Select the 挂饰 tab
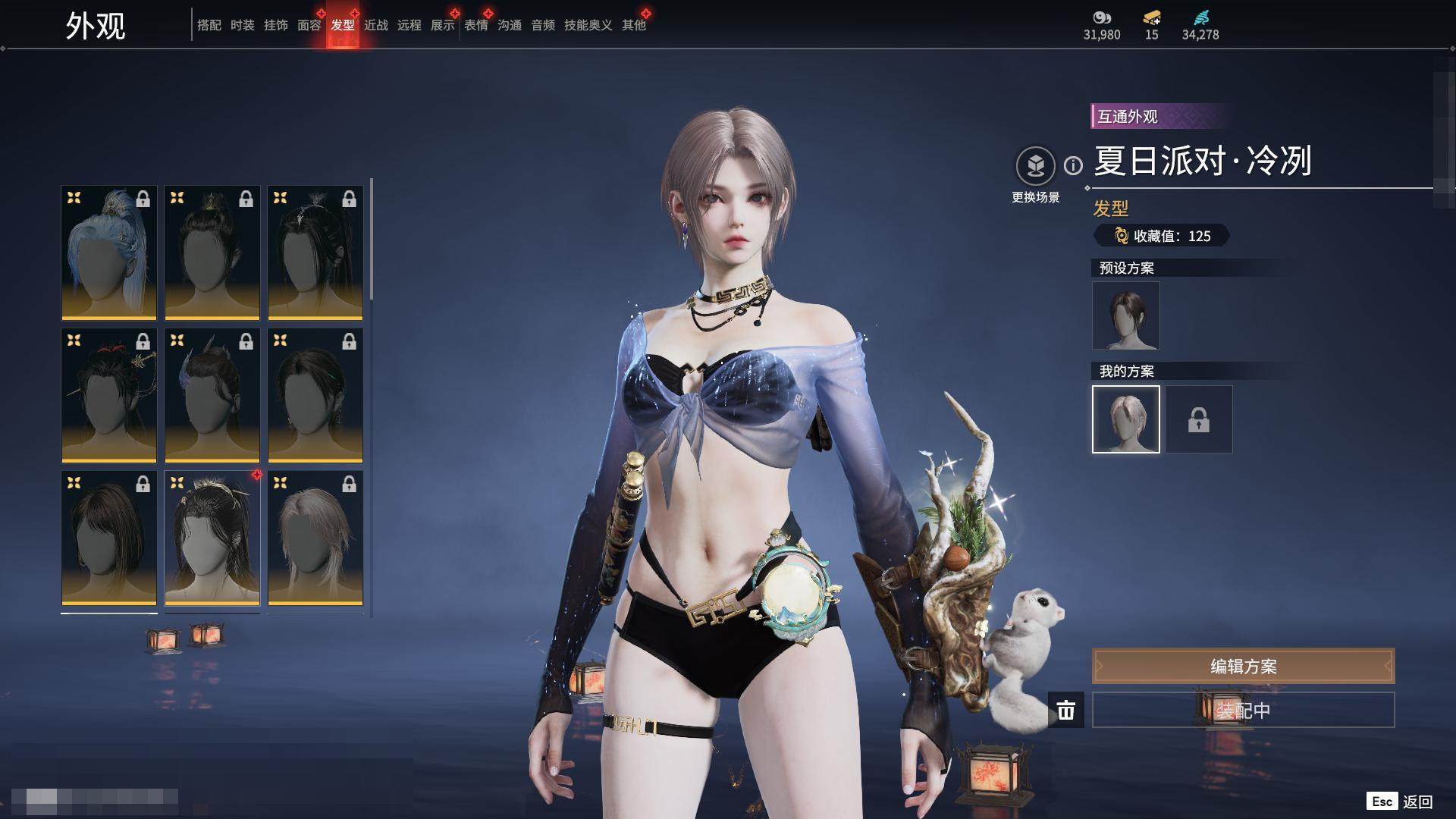This screenshot has height=819, width=1456. [275, 25]
